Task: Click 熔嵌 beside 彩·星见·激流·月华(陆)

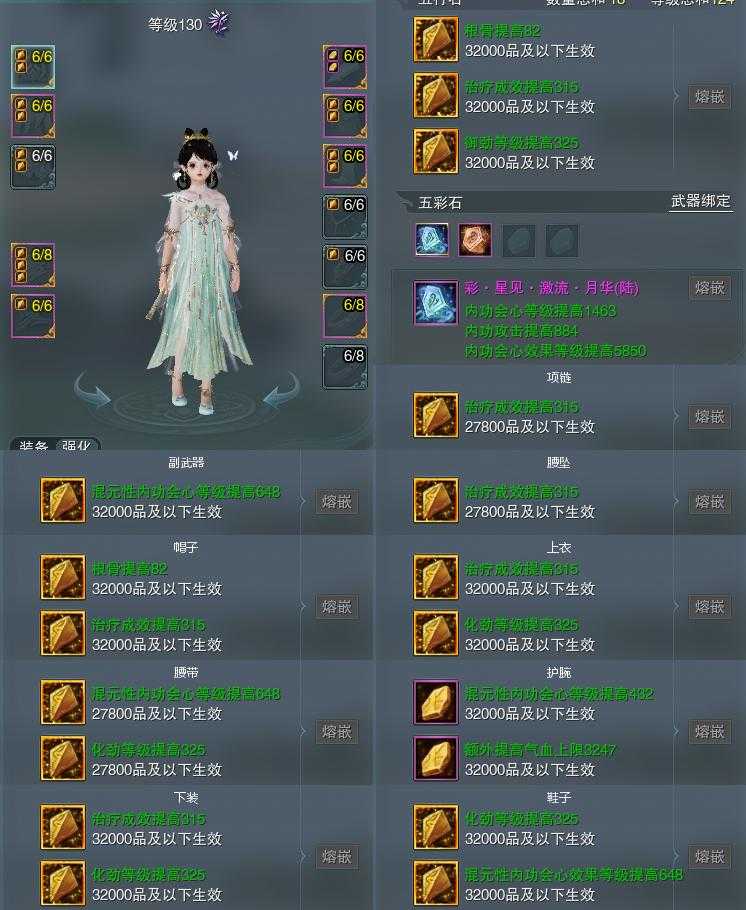Action: coord(710,288)
